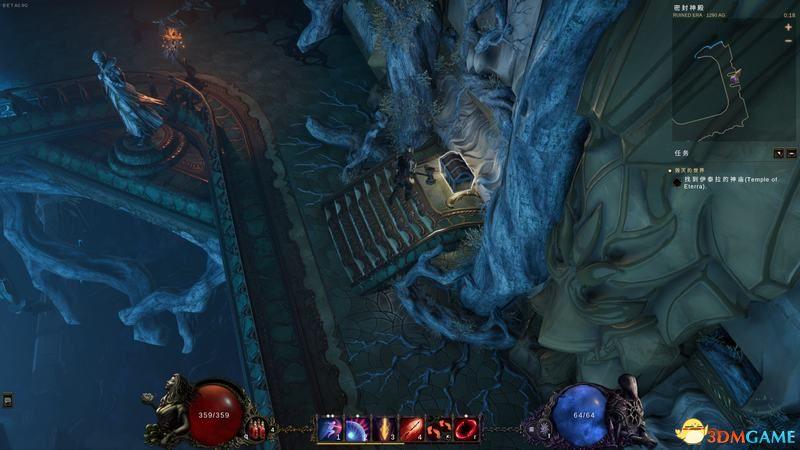The height and width of the screenshot is (450, 800).
Task: Click the quest tracker arrow button
Action: [x=779, y=153]
